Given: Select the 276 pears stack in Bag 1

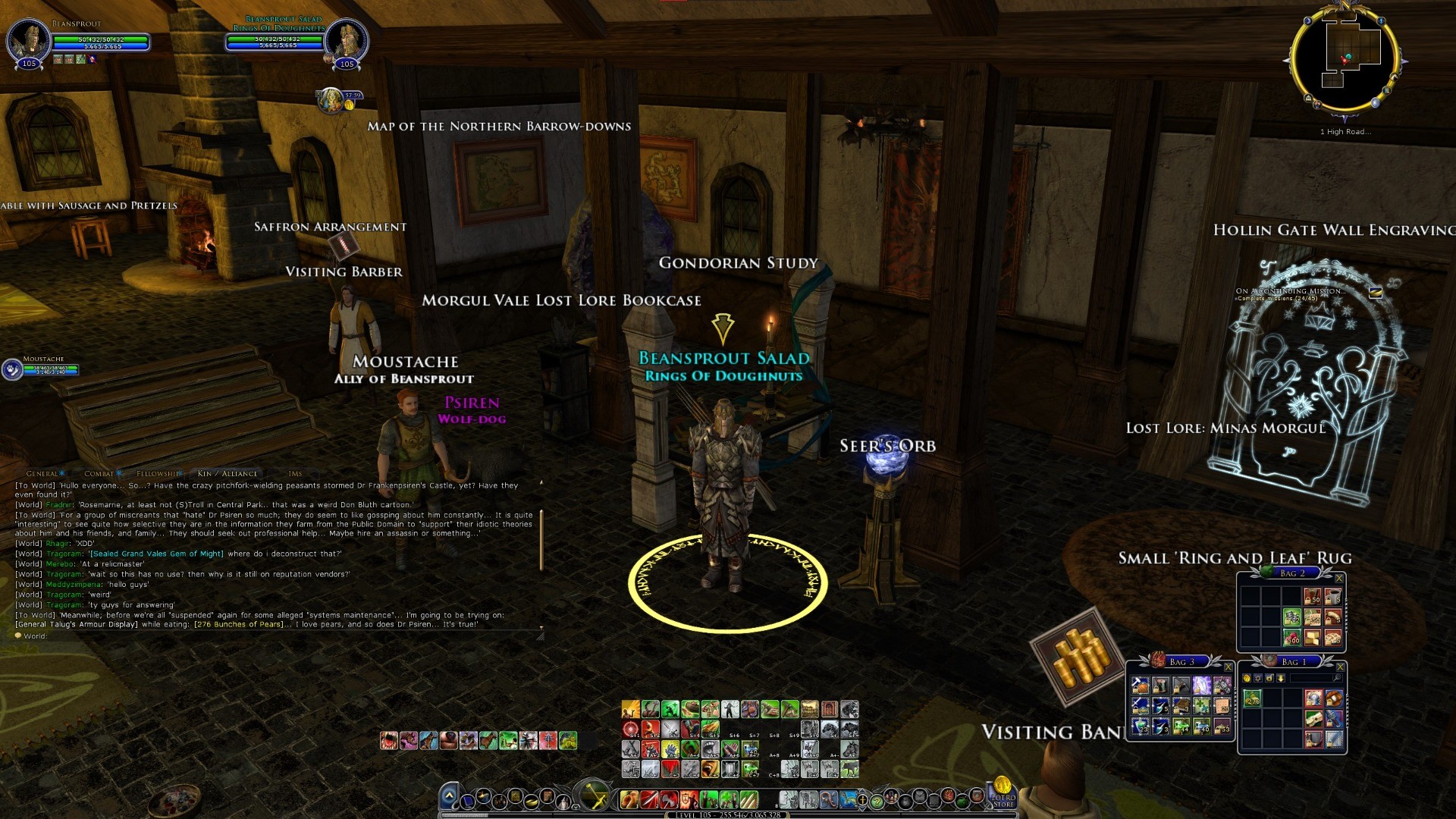Looking at the screenshot, I should (x=1252, y=698).
